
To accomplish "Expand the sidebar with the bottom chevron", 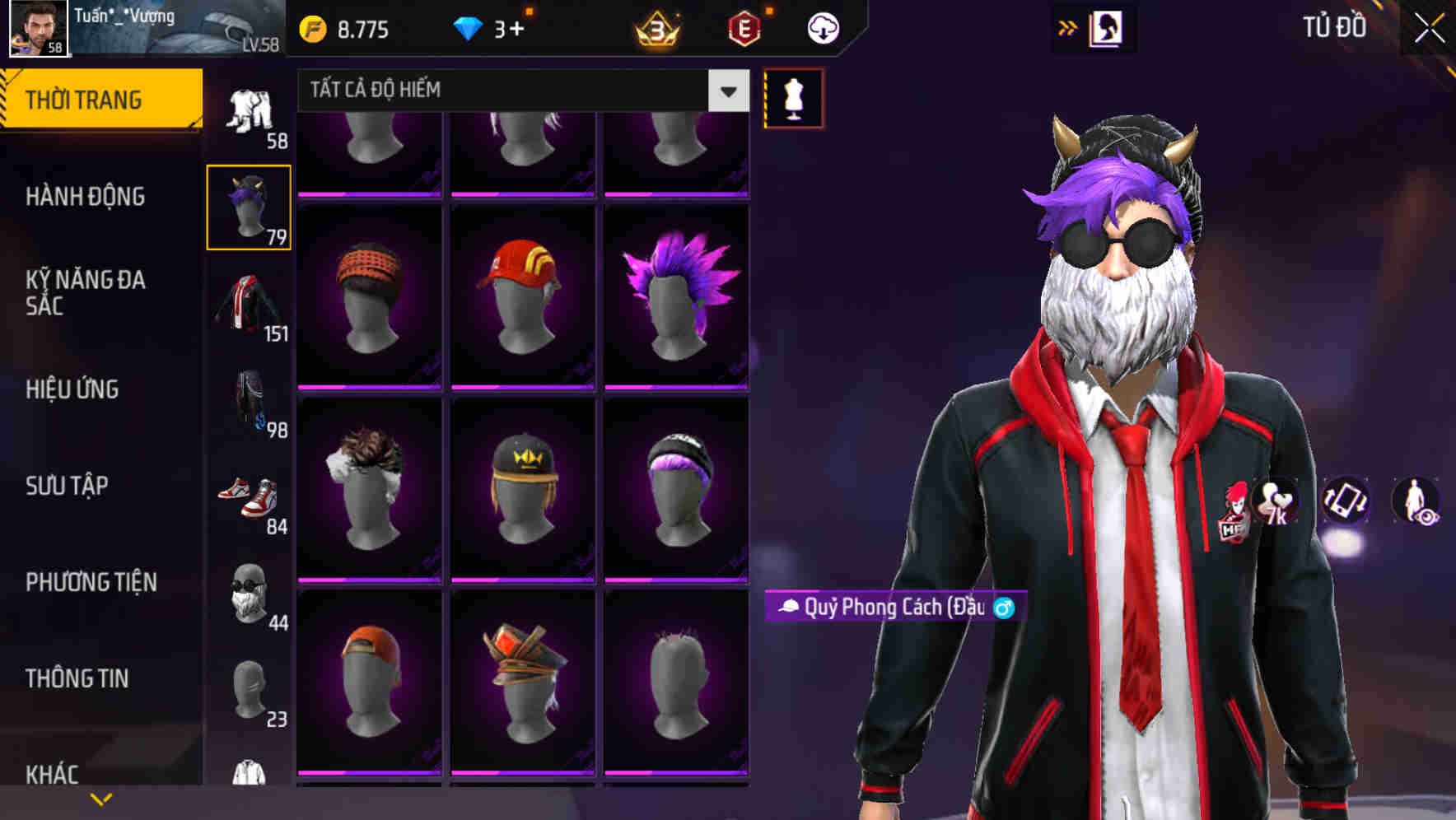I will 101,799.
